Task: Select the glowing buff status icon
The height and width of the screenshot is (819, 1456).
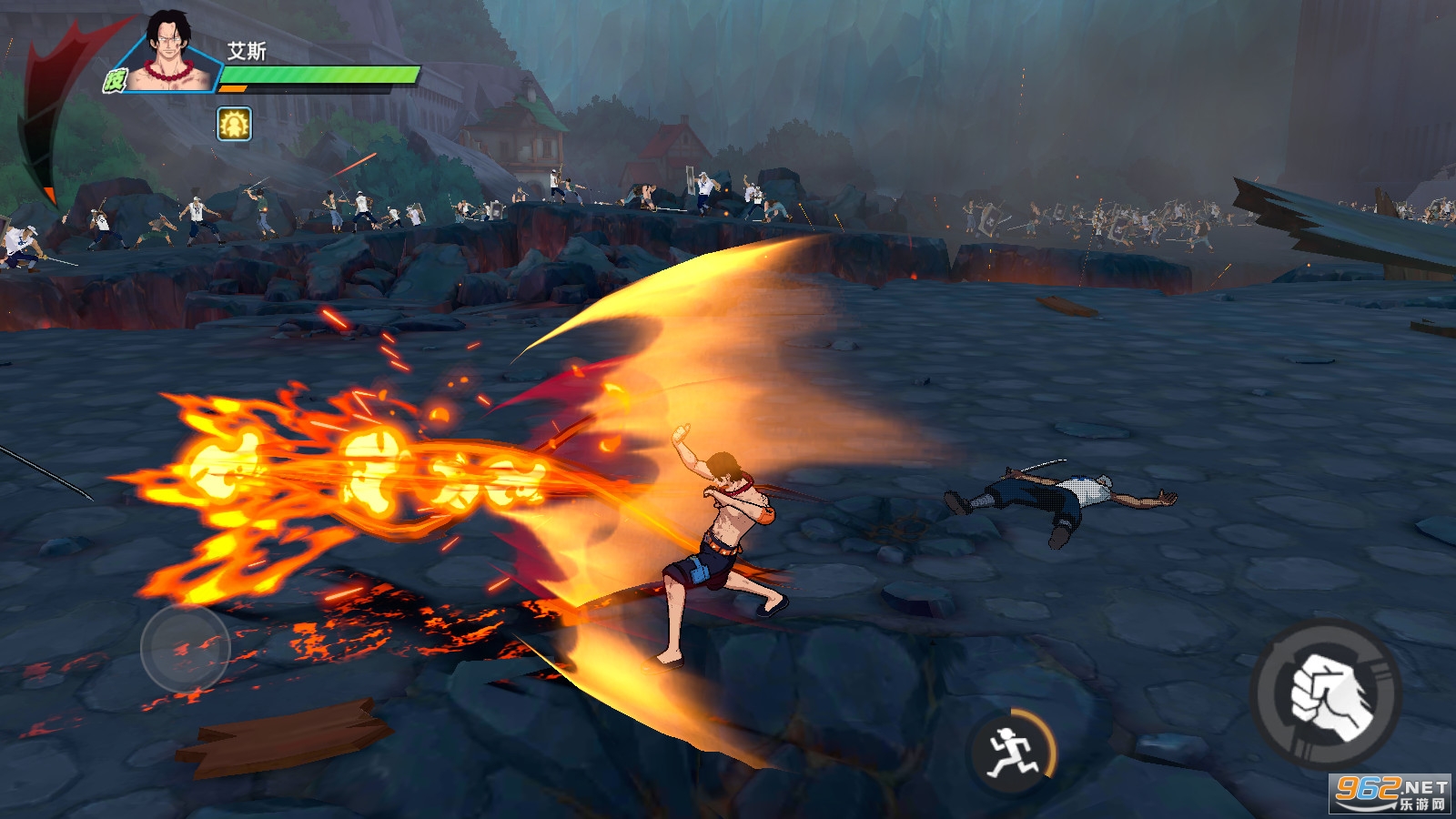Action: pos(234,124)
